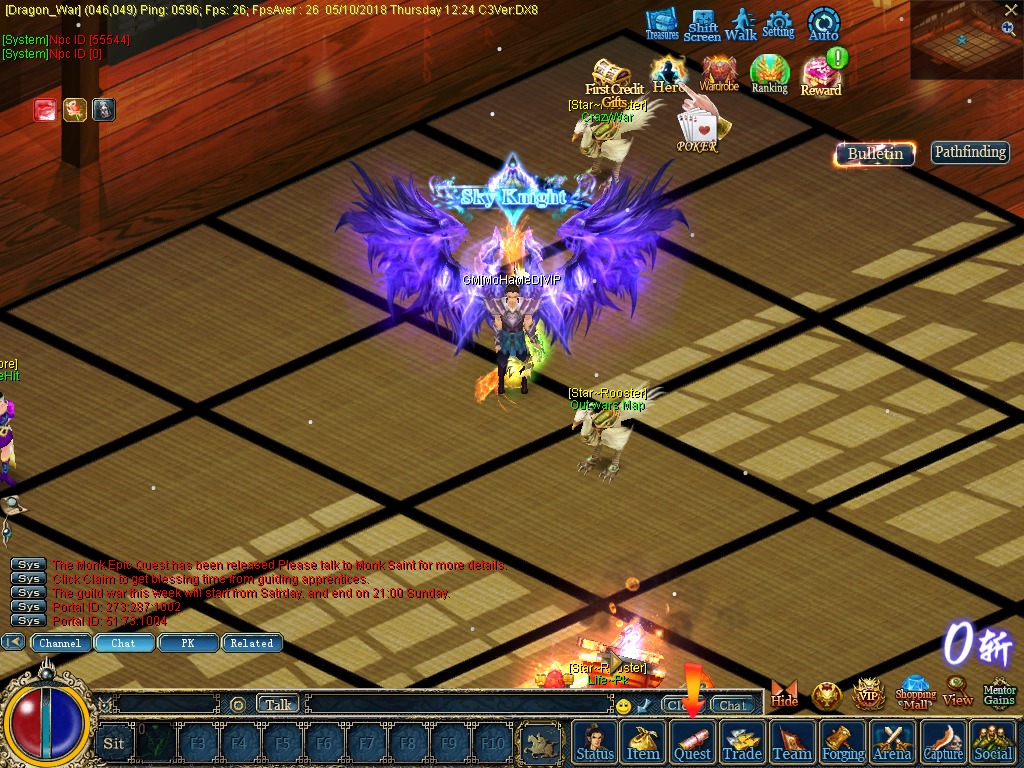Click the Bulletin button

coord(875,154)
